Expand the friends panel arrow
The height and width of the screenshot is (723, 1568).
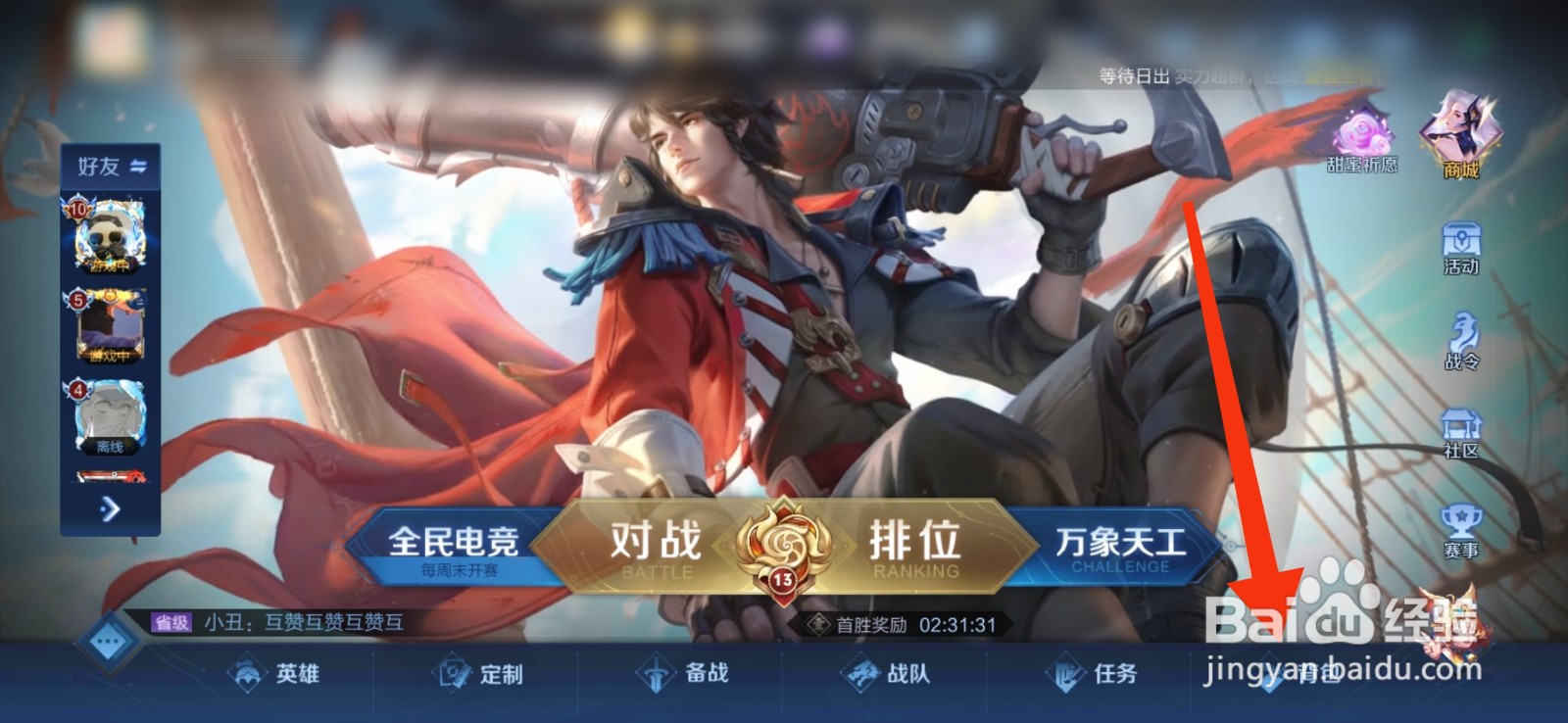[111, 509]
